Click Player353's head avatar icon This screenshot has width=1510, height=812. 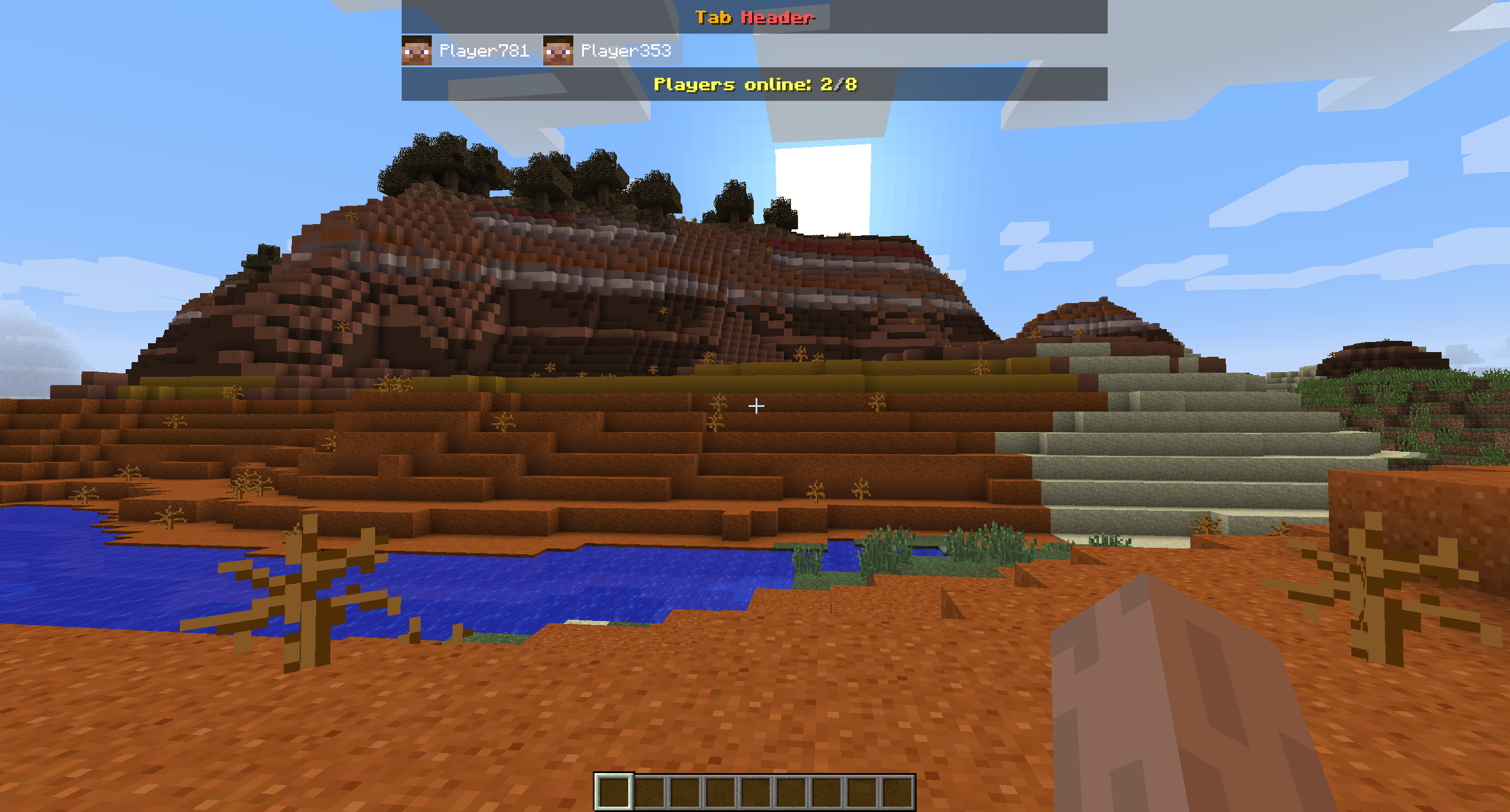(557, 51)
